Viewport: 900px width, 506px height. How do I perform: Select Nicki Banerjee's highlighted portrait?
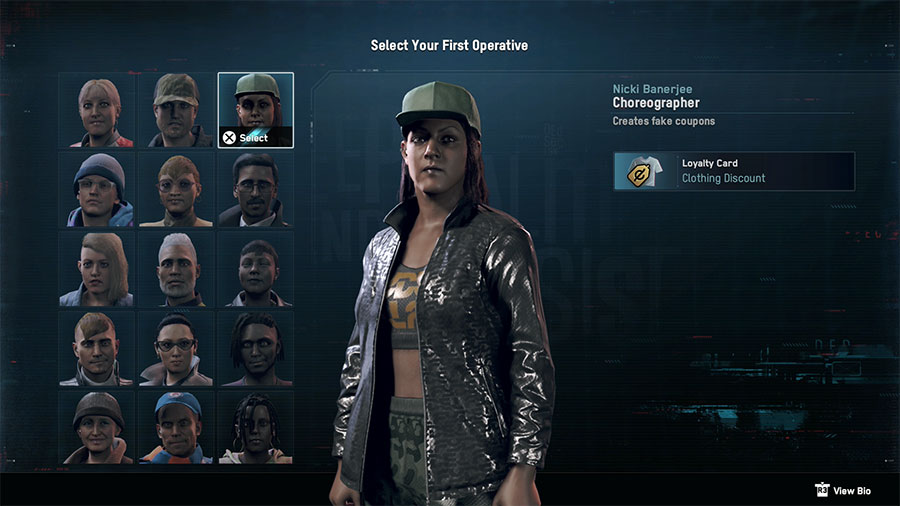[255, 110]
